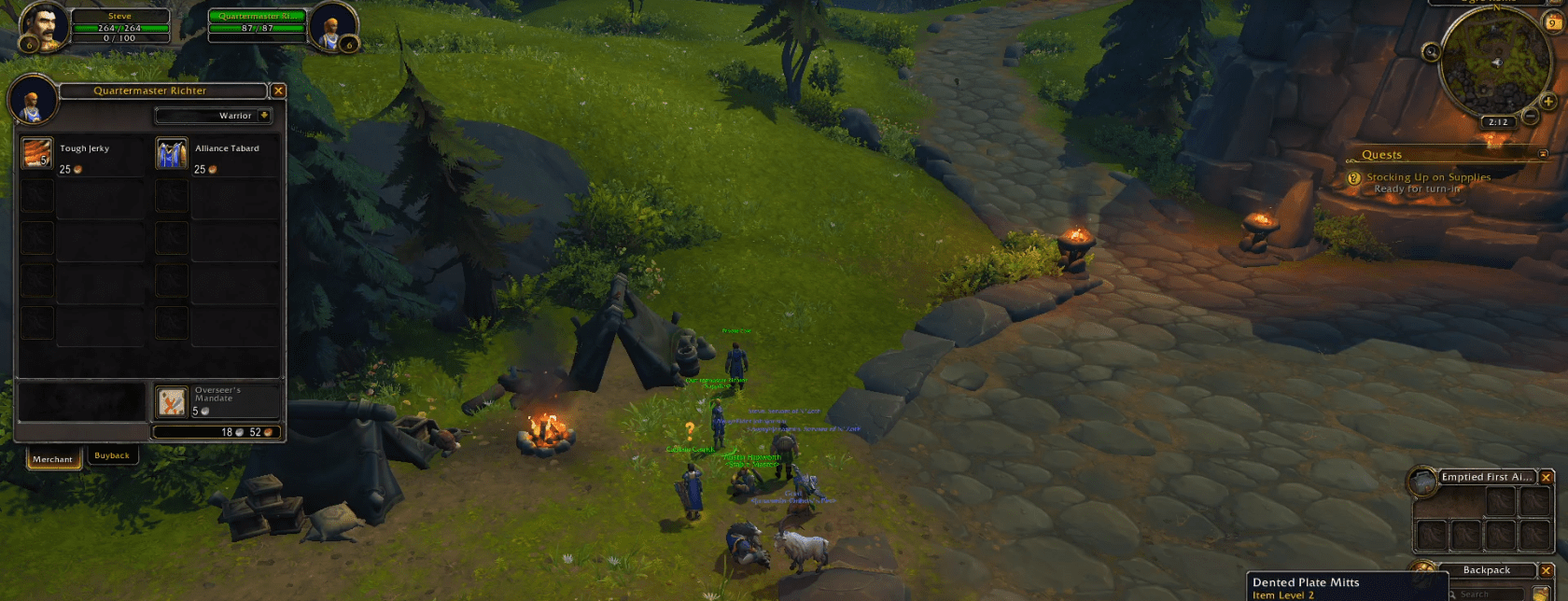Buy the Tough Jerky item

point(37,154)
